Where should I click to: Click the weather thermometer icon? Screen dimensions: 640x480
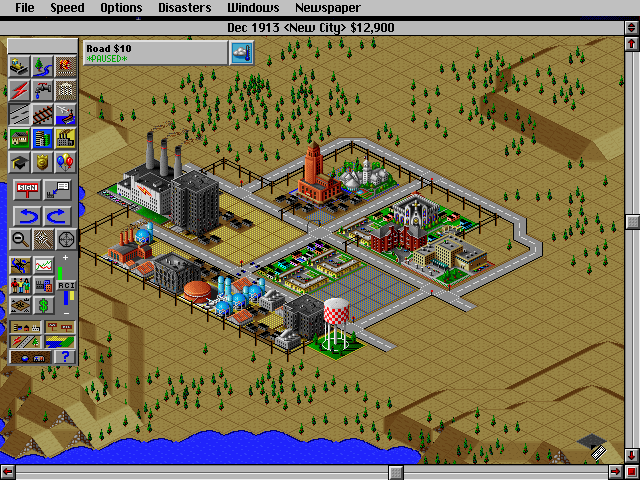pyautogui.click(x=241, y=53)
